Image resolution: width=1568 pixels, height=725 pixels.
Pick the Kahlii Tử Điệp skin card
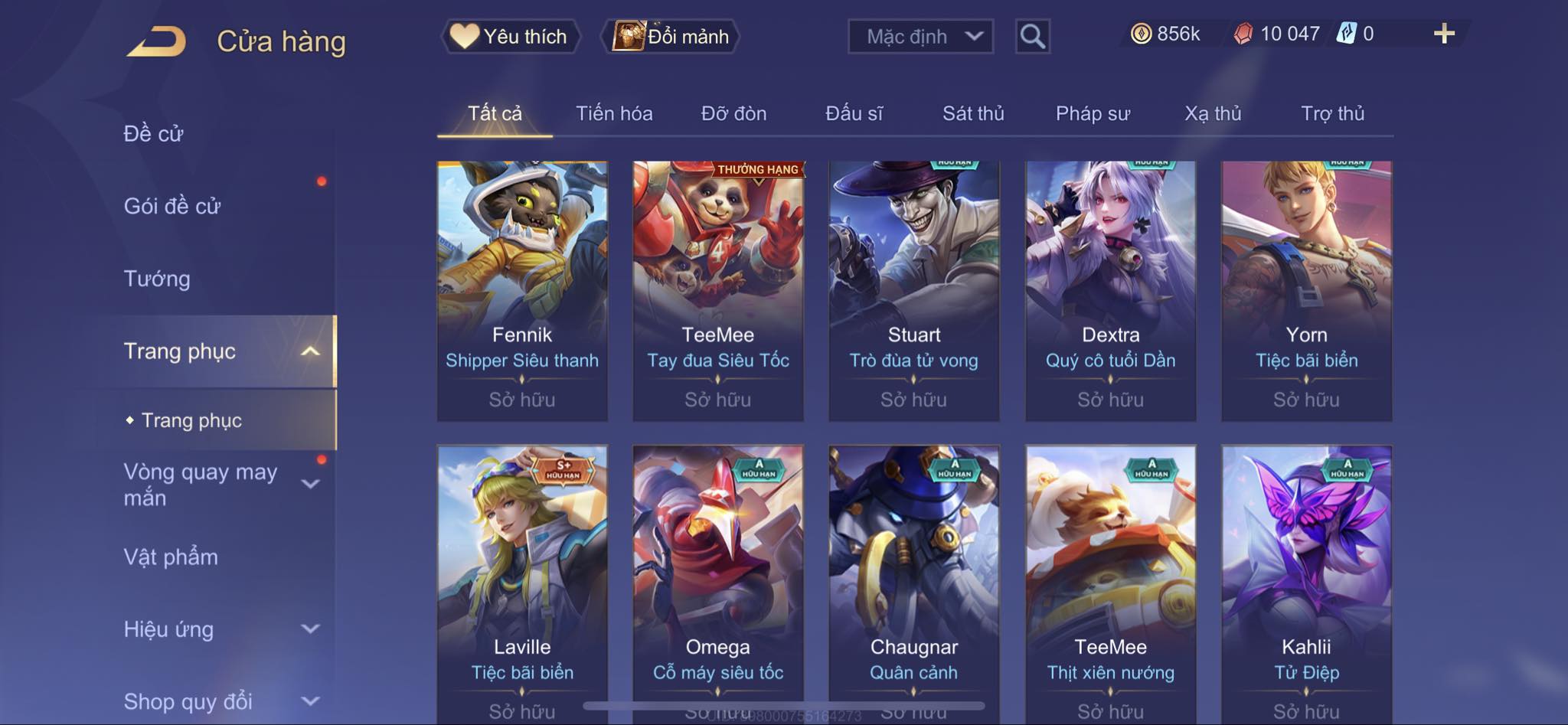point(1306,582)
